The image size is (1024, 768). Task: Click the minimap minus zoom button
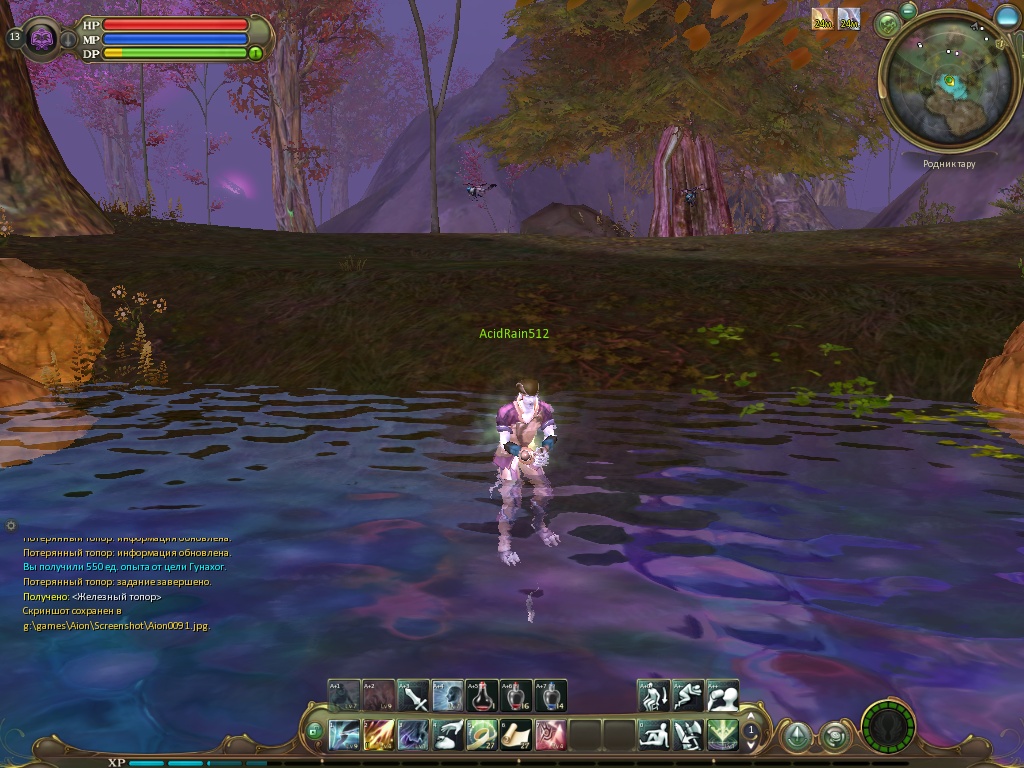pyautogui.click(x=908, y=10)
